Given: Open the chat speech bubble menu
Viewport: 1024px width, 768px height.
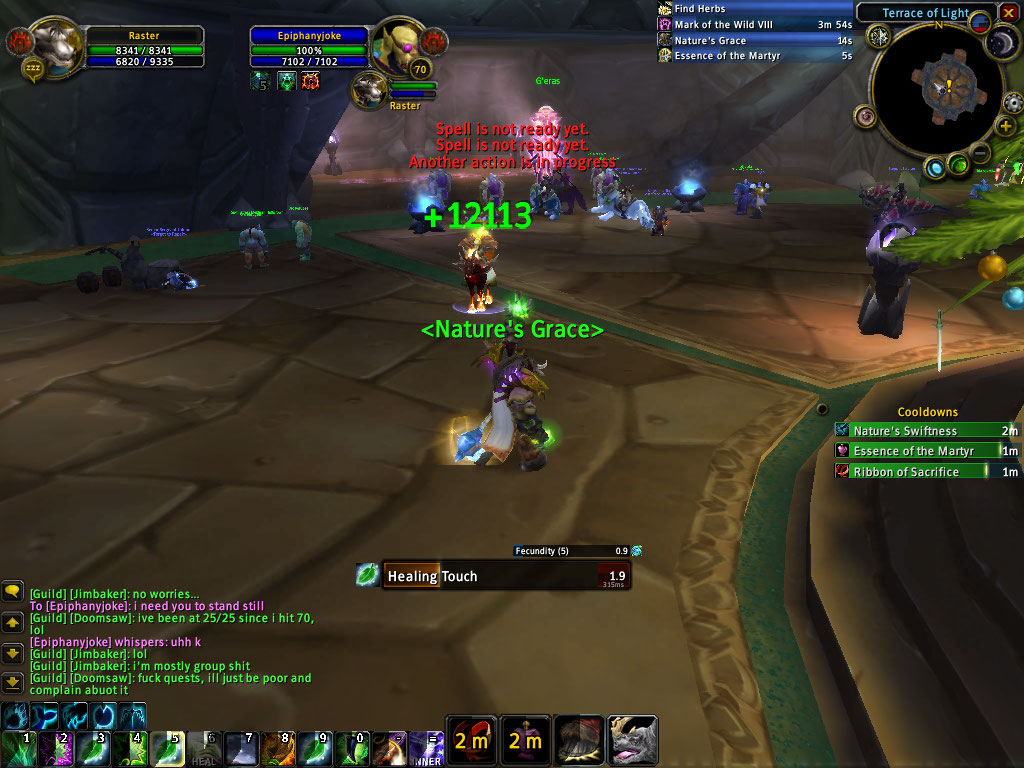Looking at the screenshot, I should point(12,592).
